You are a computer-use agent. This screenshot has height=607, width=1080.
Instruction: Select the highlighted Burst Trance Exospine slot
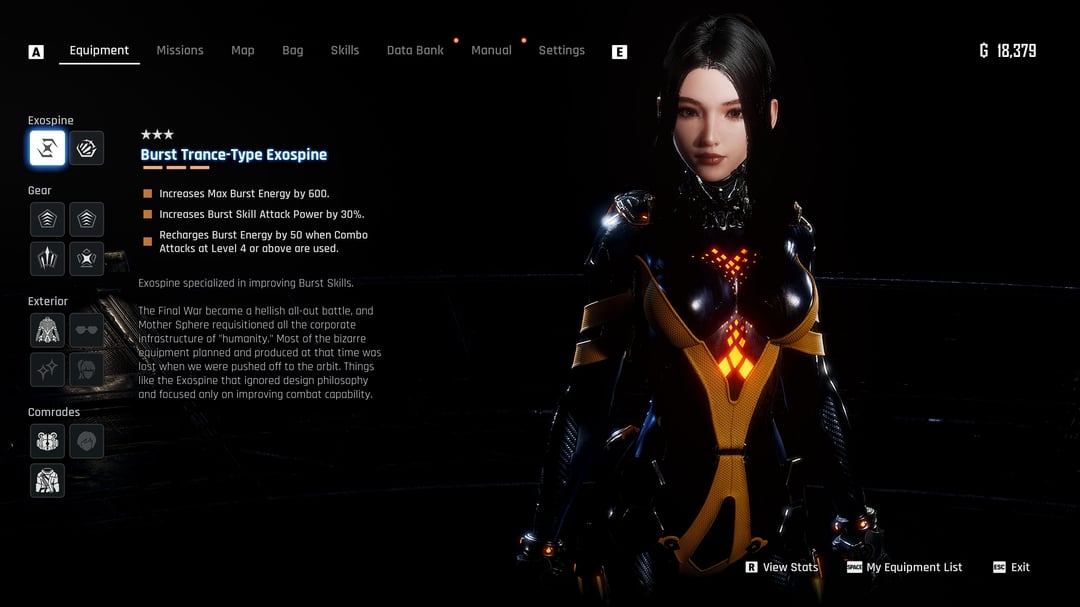tap(47, 149)
